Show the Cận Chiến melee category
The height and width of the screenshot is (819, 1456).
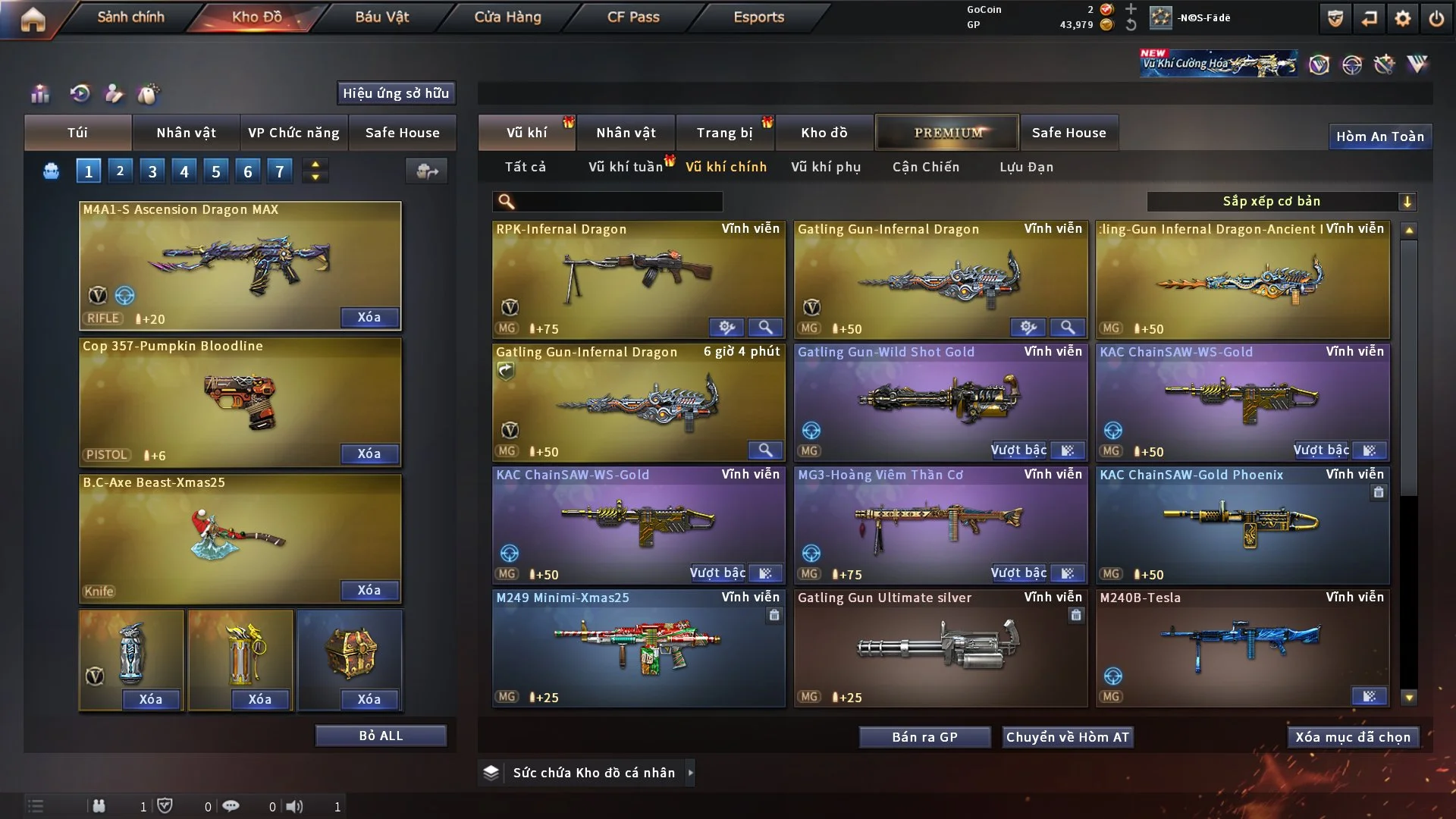click(x=926, y=167)
